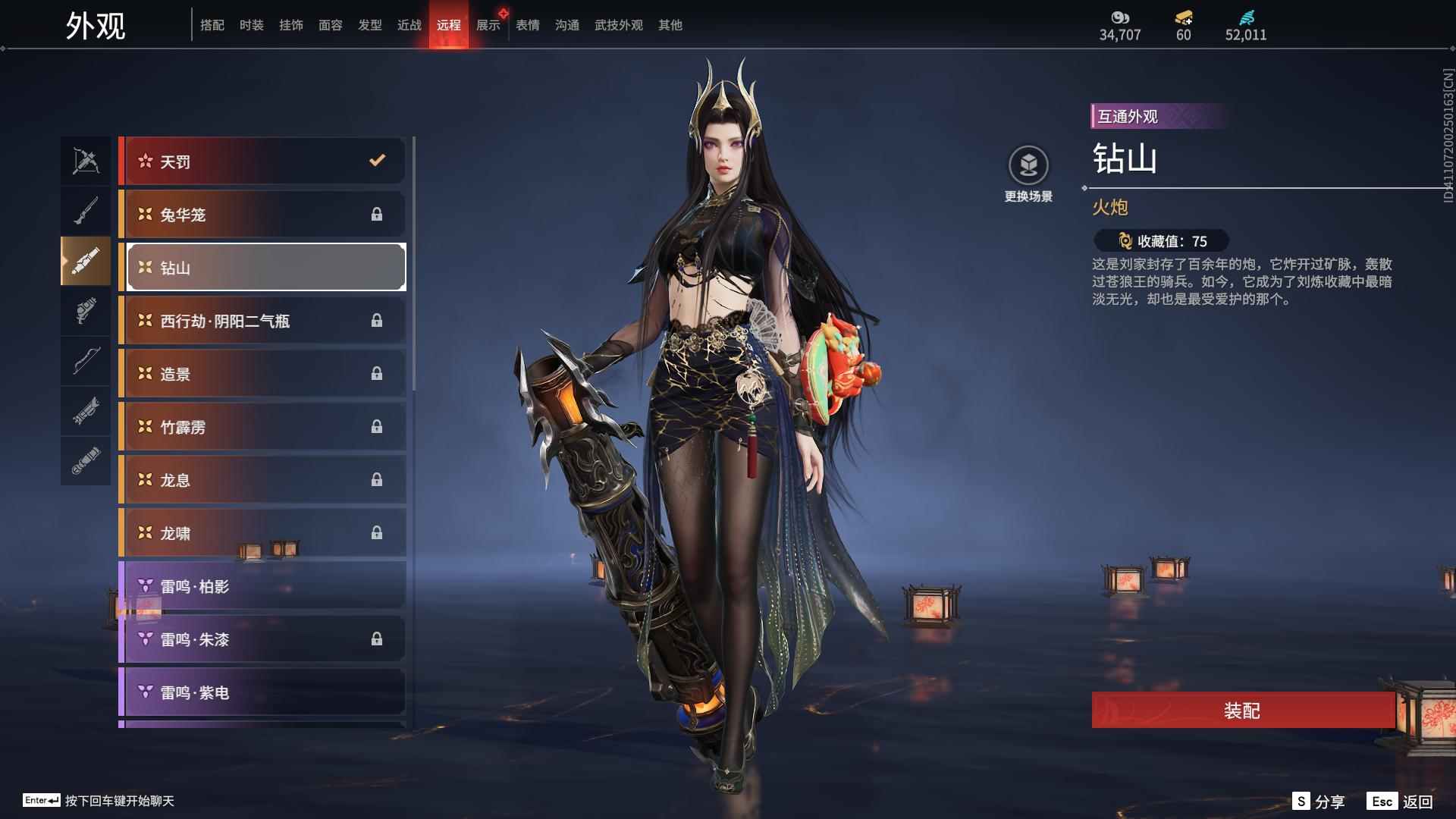
Task: Pick the 造景 appearance row
Action: tap(262, 373)
